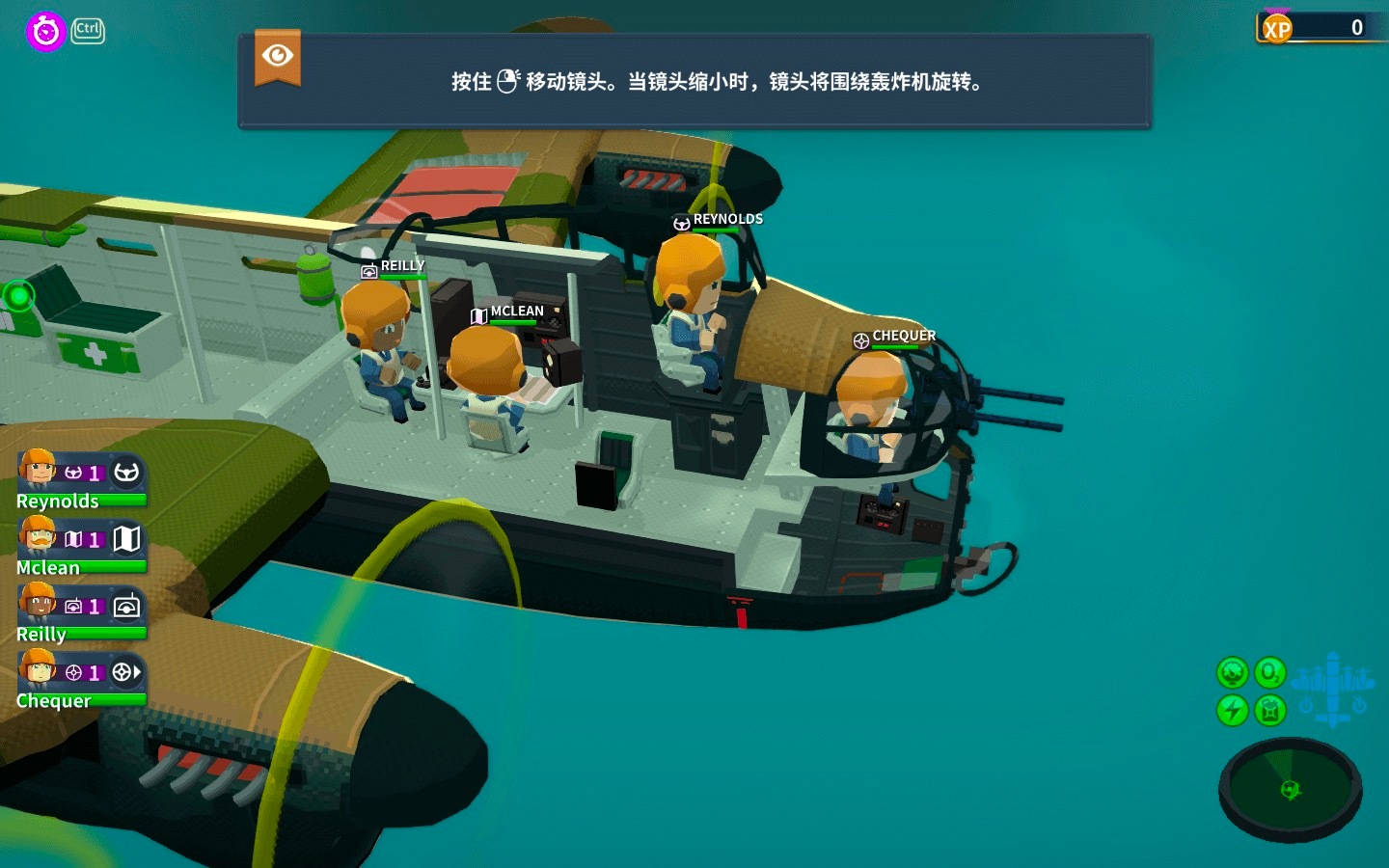Choose Chequer's gunner crosshair station icon

pyautogui.click(x=127, y=672)
